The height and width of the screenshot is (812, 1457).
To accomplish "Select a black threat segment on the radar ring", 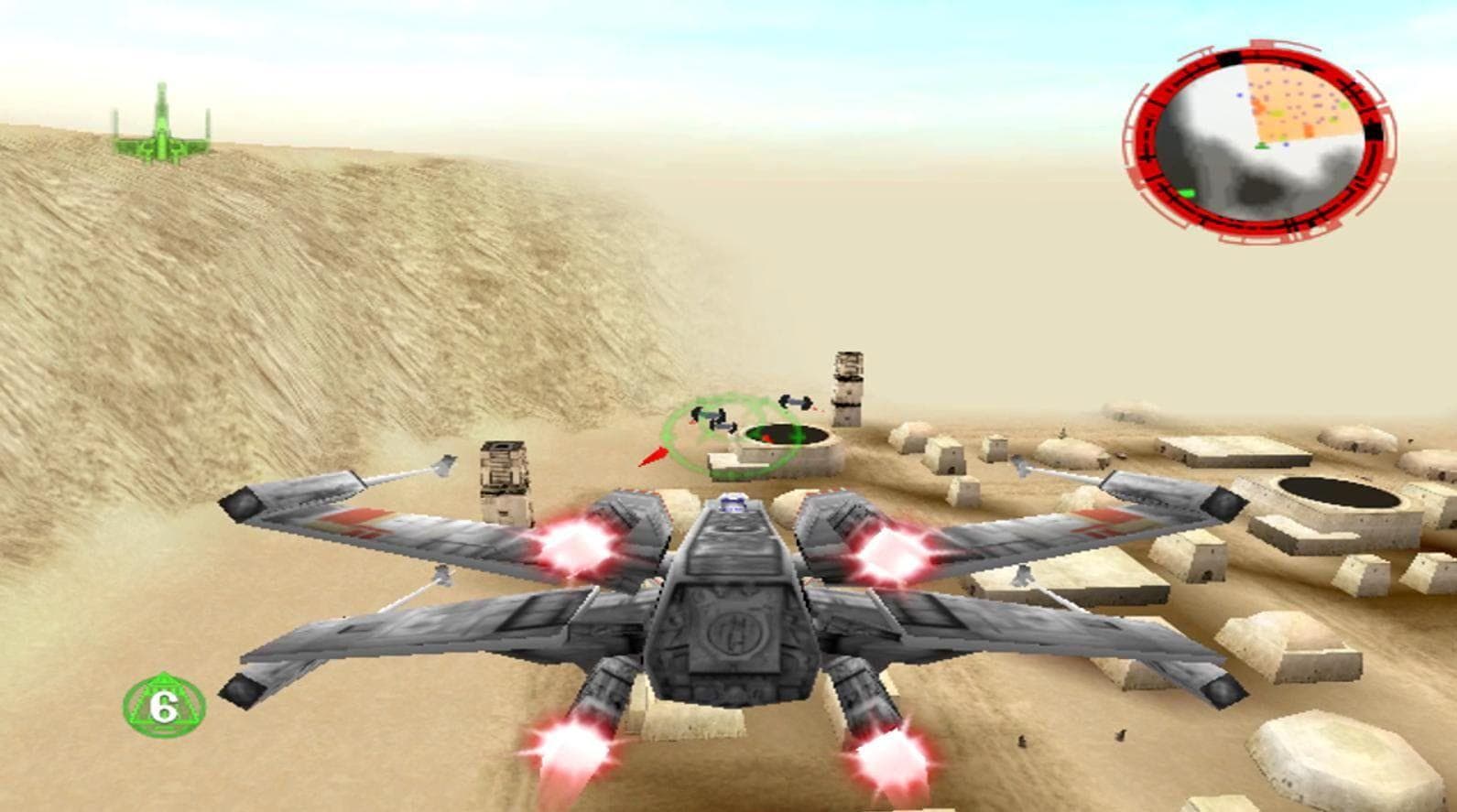I will [1231, 57].
